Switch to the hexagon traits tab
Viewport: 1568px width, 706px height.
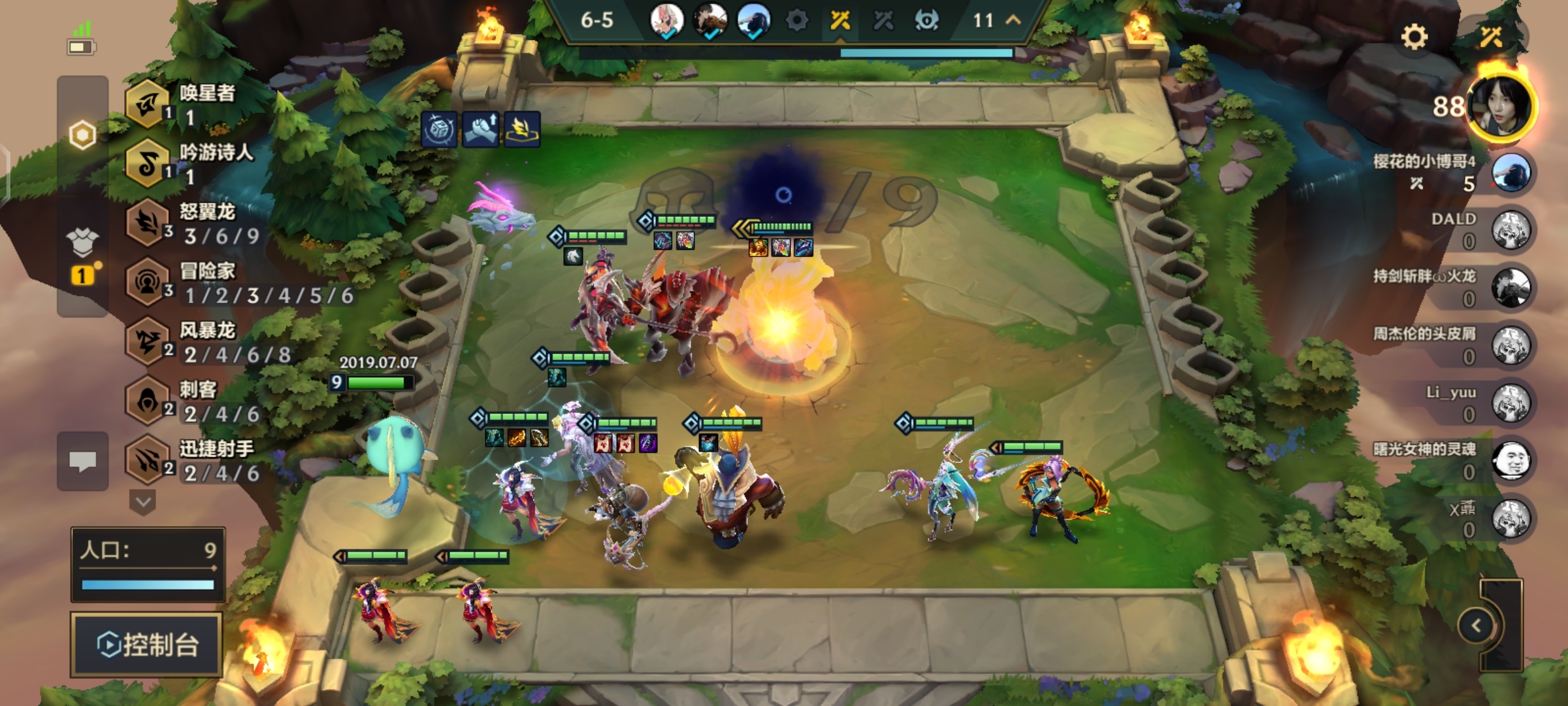tap(82, 135)
